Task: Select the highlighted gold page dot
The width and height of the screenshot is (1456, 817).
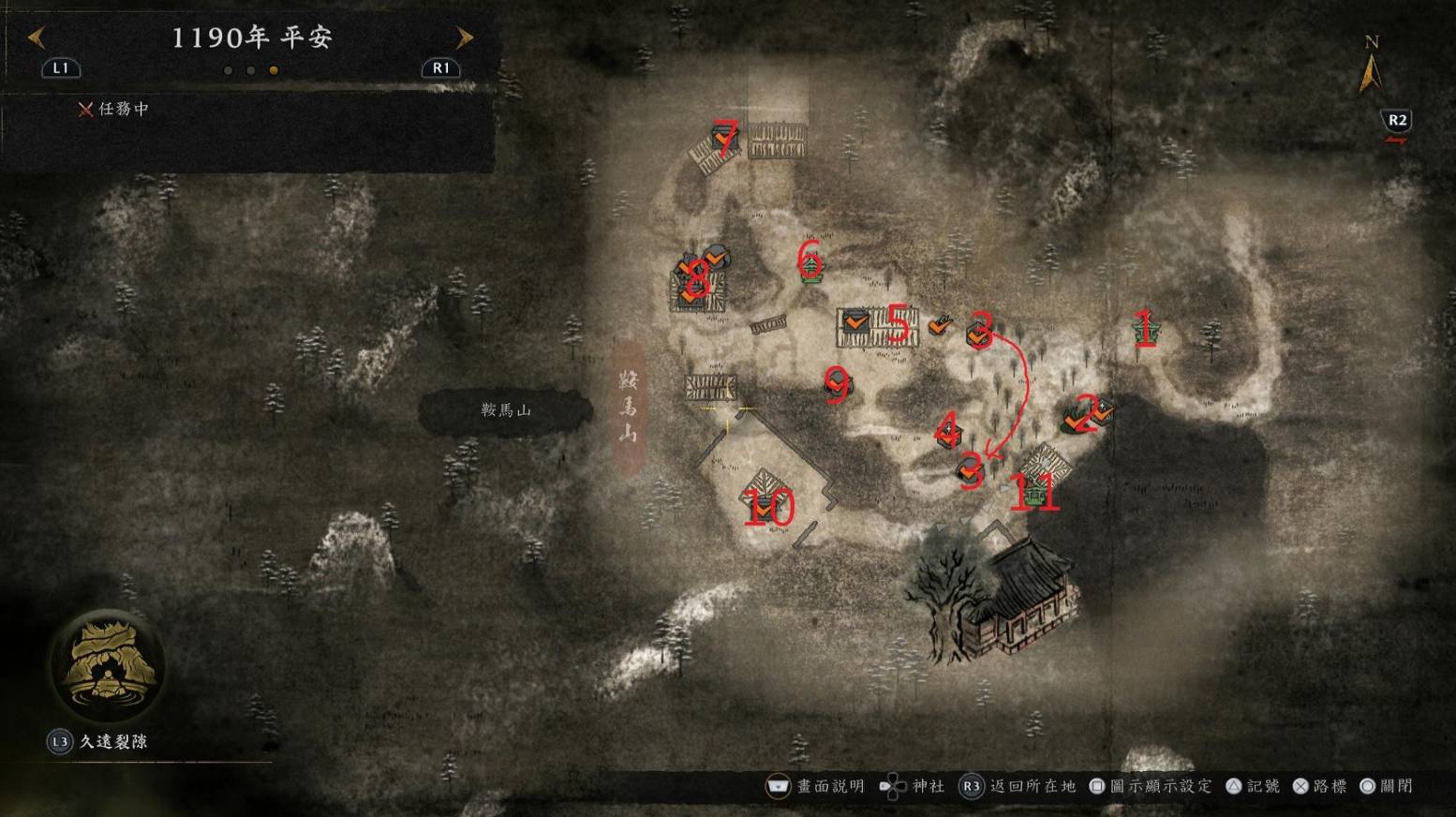Action: 274,70
